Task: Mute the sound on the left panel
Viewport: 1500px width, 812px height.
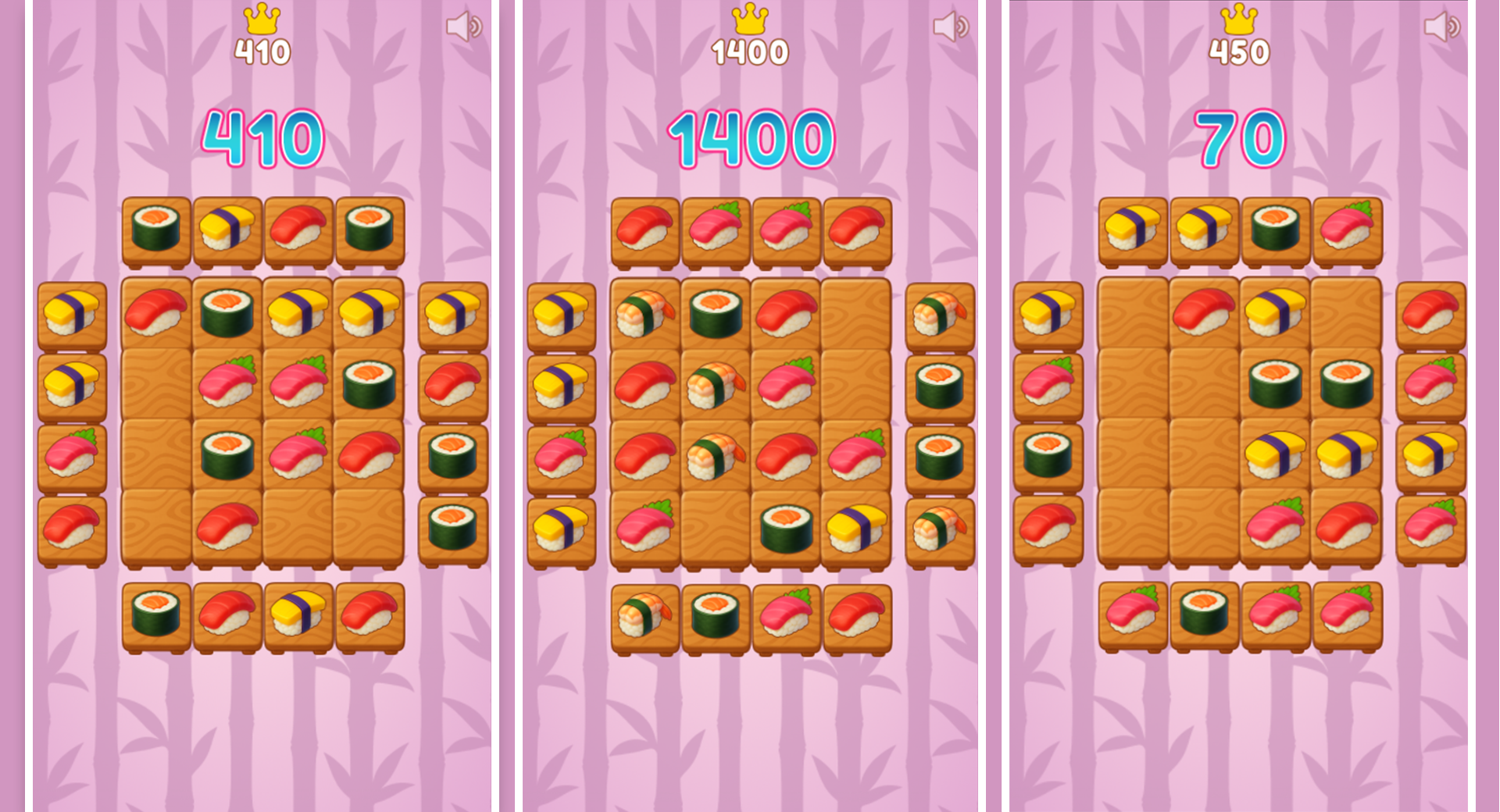Action: (466, 26)
